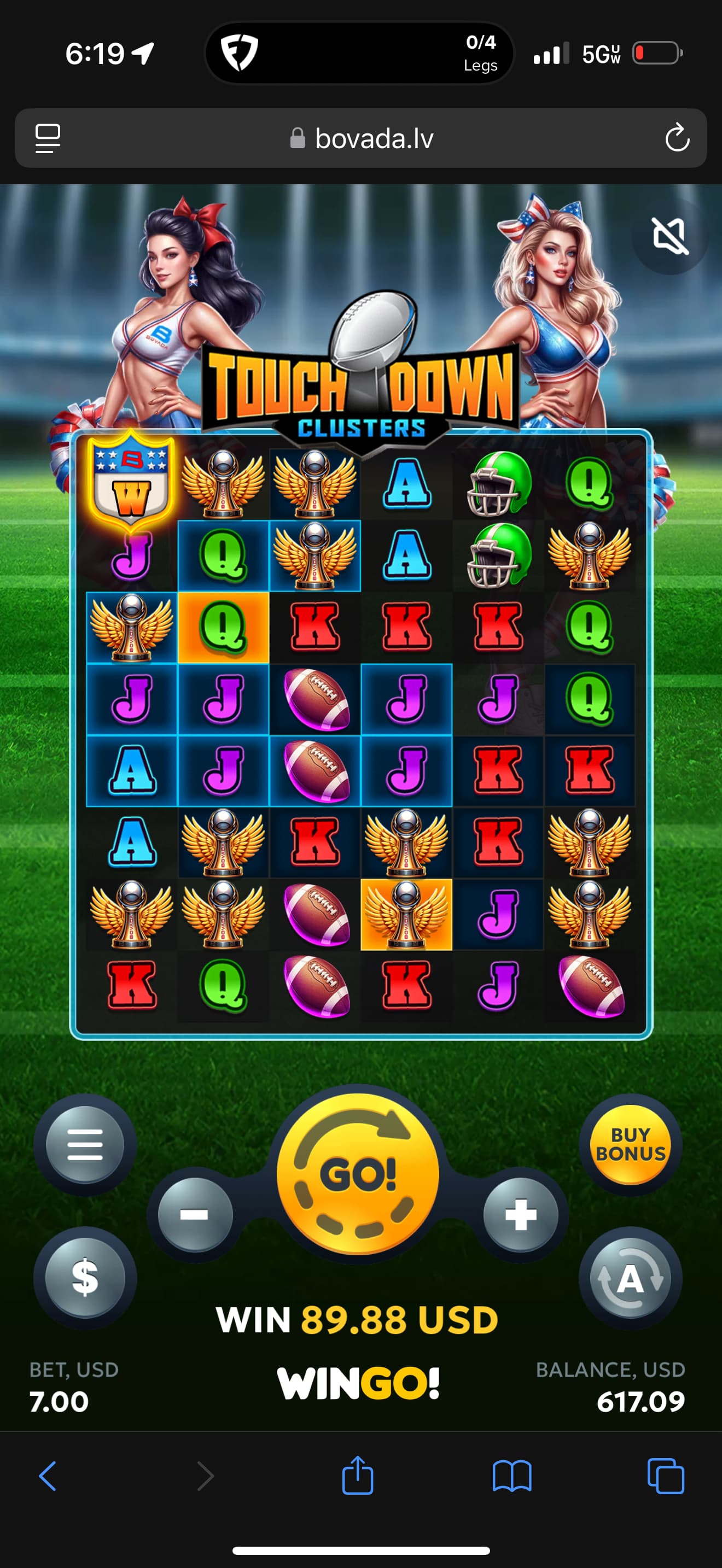Reload the bovada.lv page
Image resolution: width=722 pixels, height=1568 pixels.
[x=677, y=138]
